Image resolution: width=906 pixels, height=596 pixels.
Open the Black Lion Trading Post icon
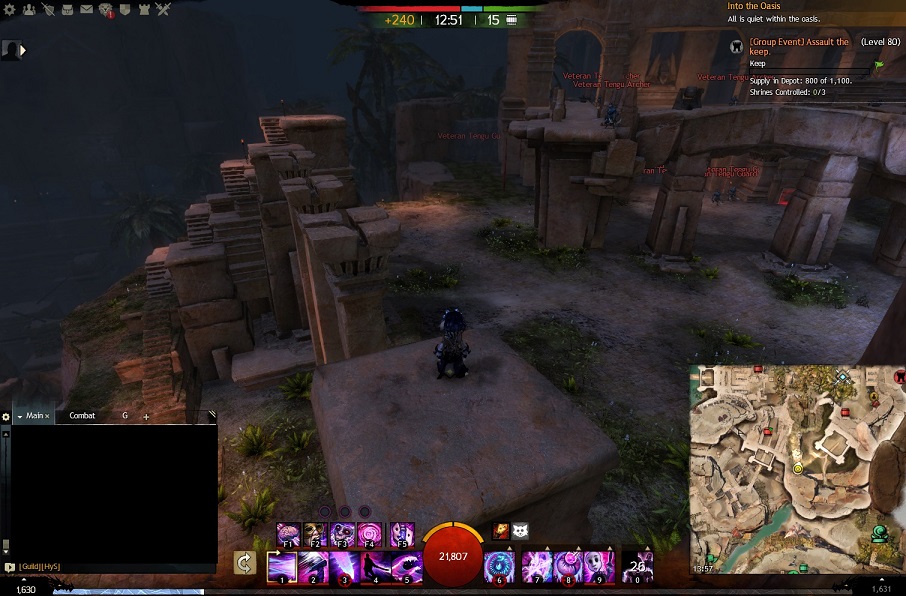[x=105, y=10]
